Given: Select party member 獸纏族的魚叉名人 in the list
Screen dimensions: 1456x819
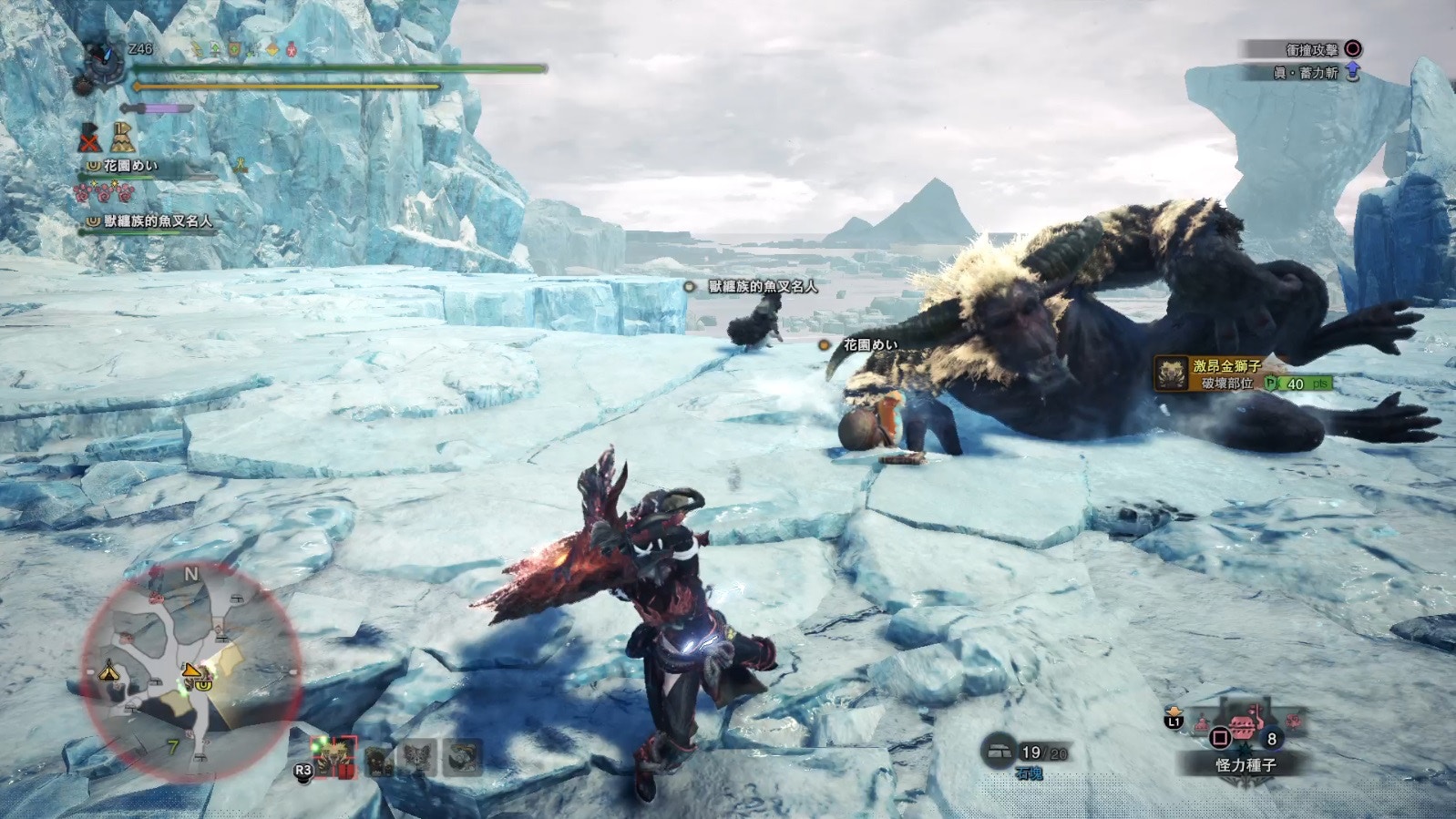Looking at the screenshot, I should (x=157, y=220).
